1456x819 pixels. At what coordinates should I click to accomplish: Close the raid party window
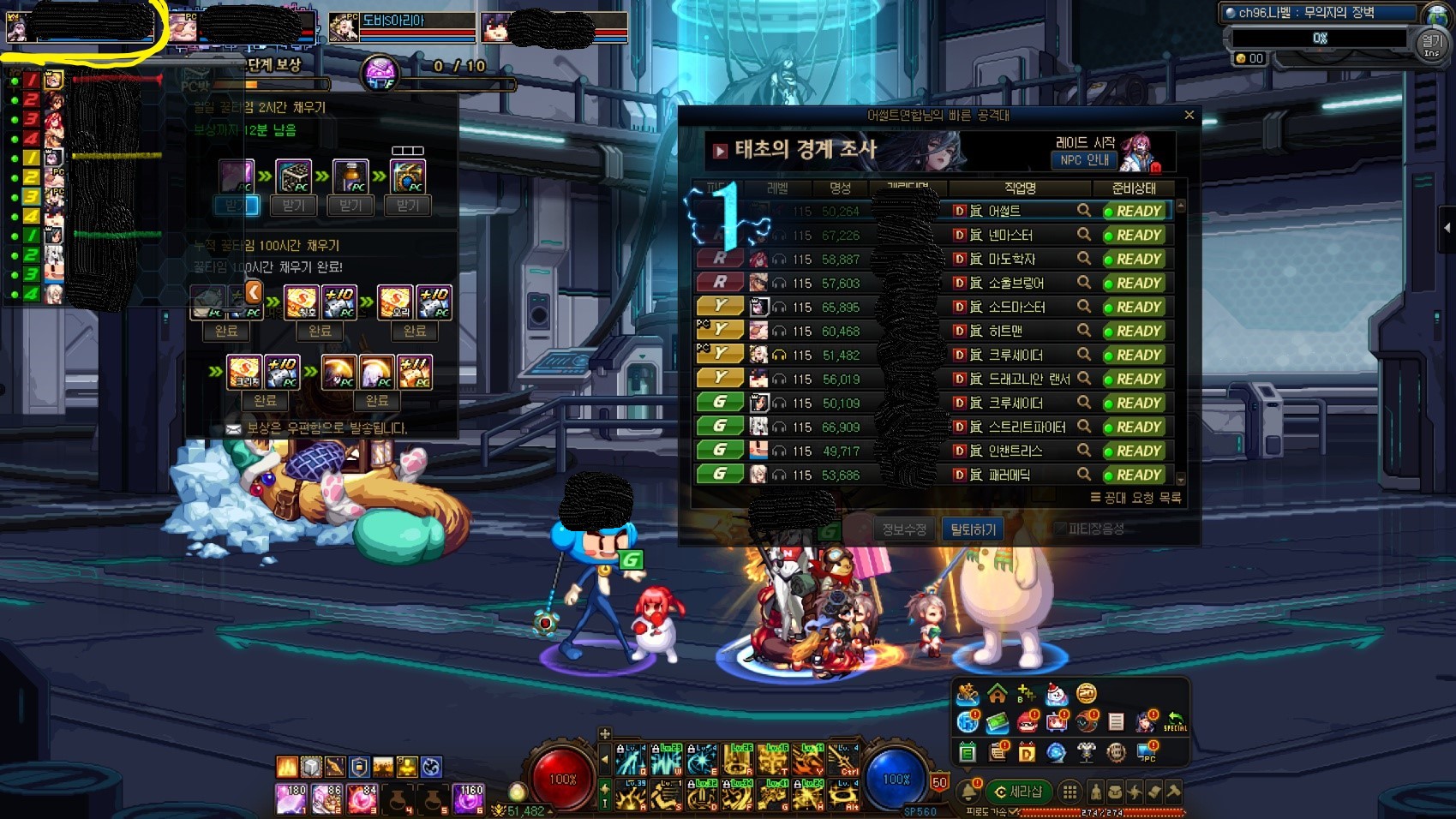(1189, 115)
